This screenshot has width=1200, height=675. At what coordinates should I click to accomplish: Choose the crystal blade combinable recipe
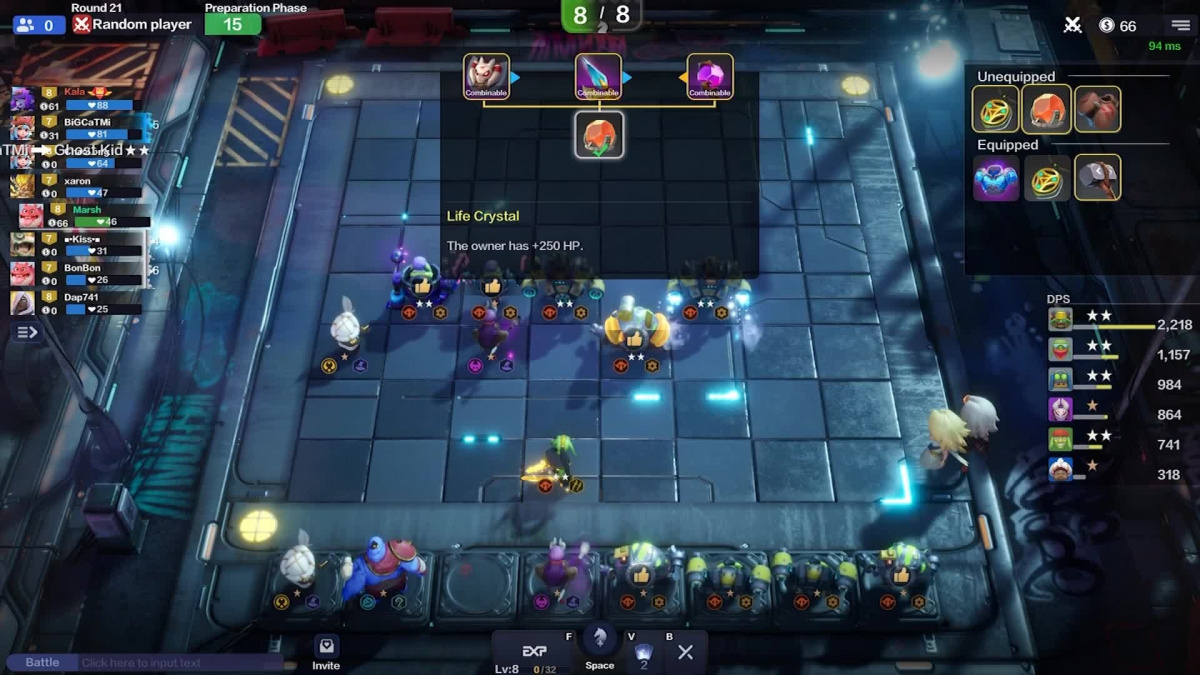click(x=598, y=76)
